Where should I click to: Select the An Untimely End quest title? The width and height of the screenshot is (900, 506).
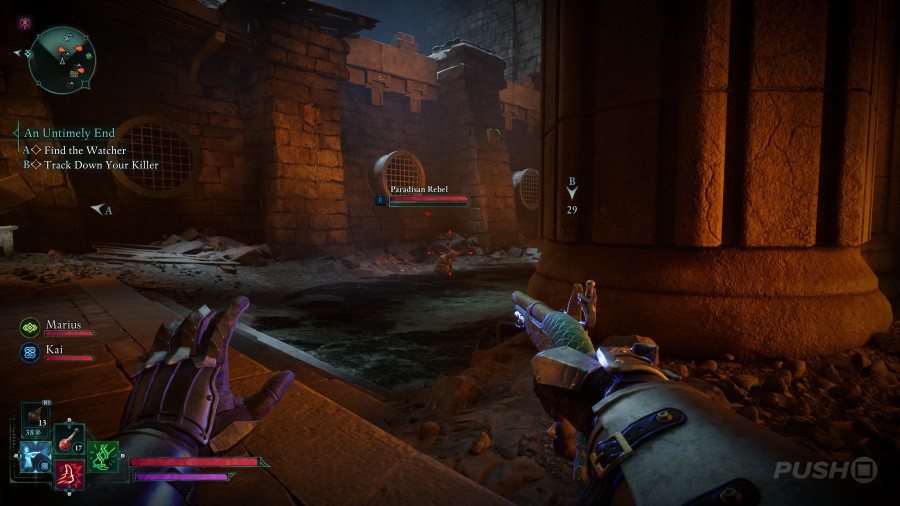[69, 132]
